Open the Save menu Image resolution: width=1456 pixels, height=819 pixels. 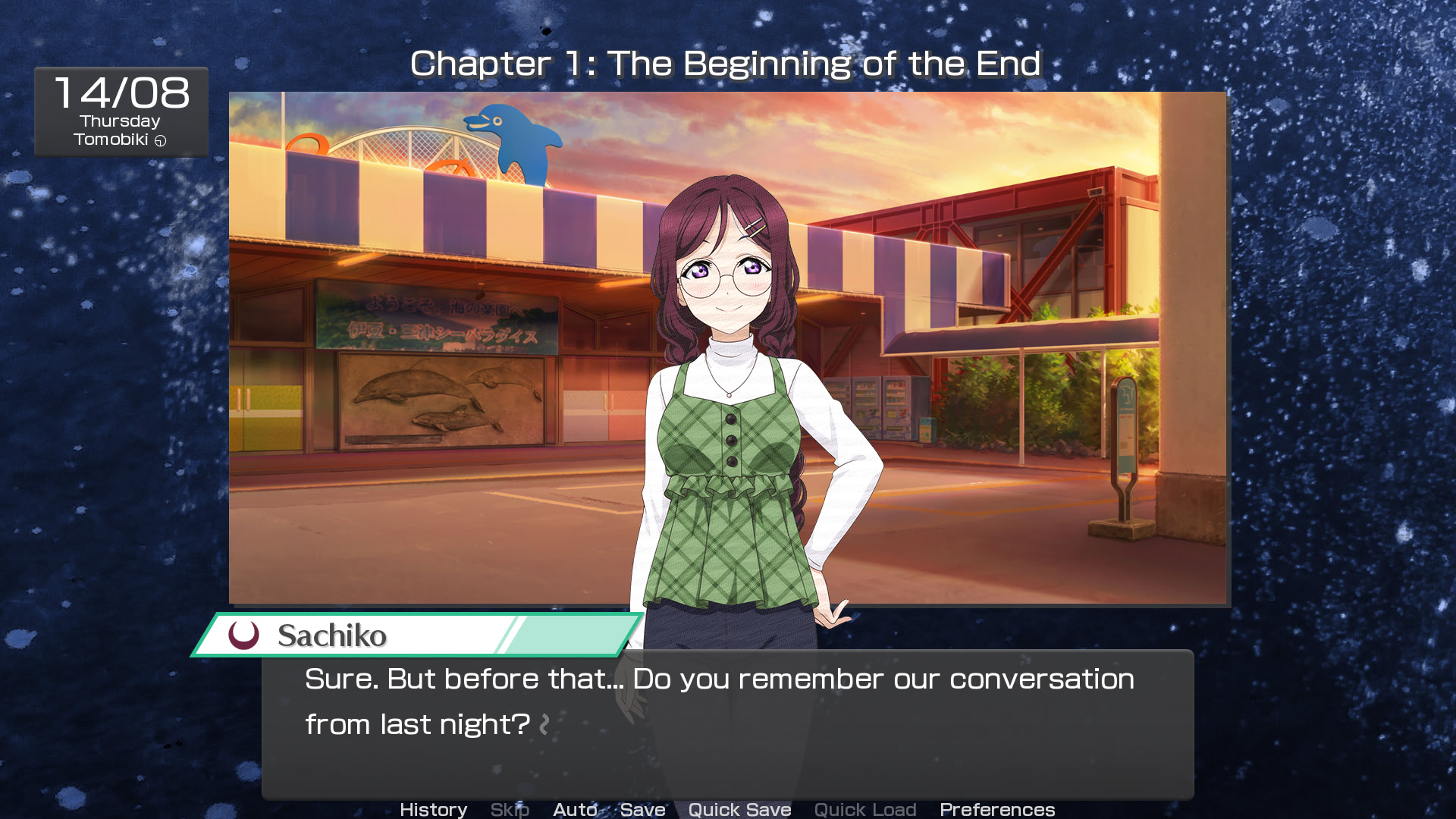642,809
